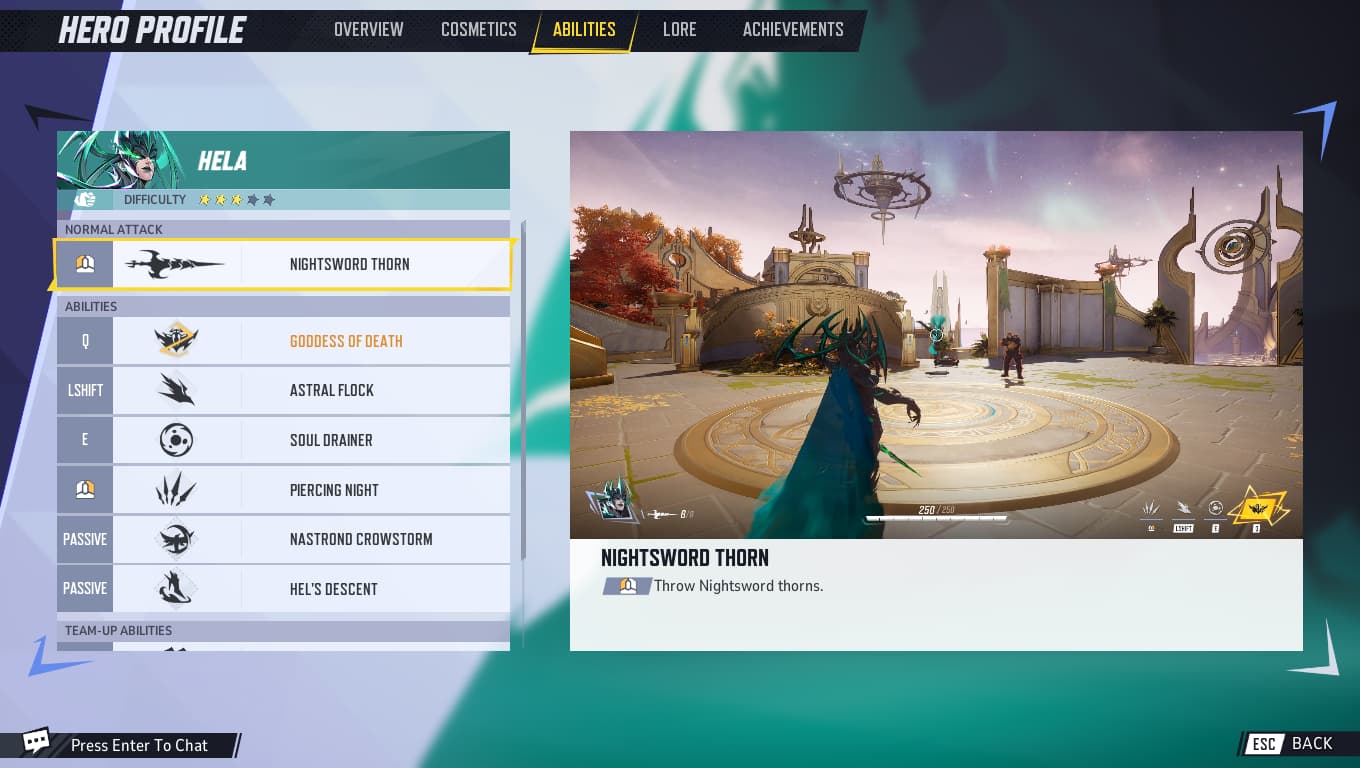Open the Cosmetics tab
Viewport: 1360px width, 768px height.
pyautogui.click(x=478, y=29)
